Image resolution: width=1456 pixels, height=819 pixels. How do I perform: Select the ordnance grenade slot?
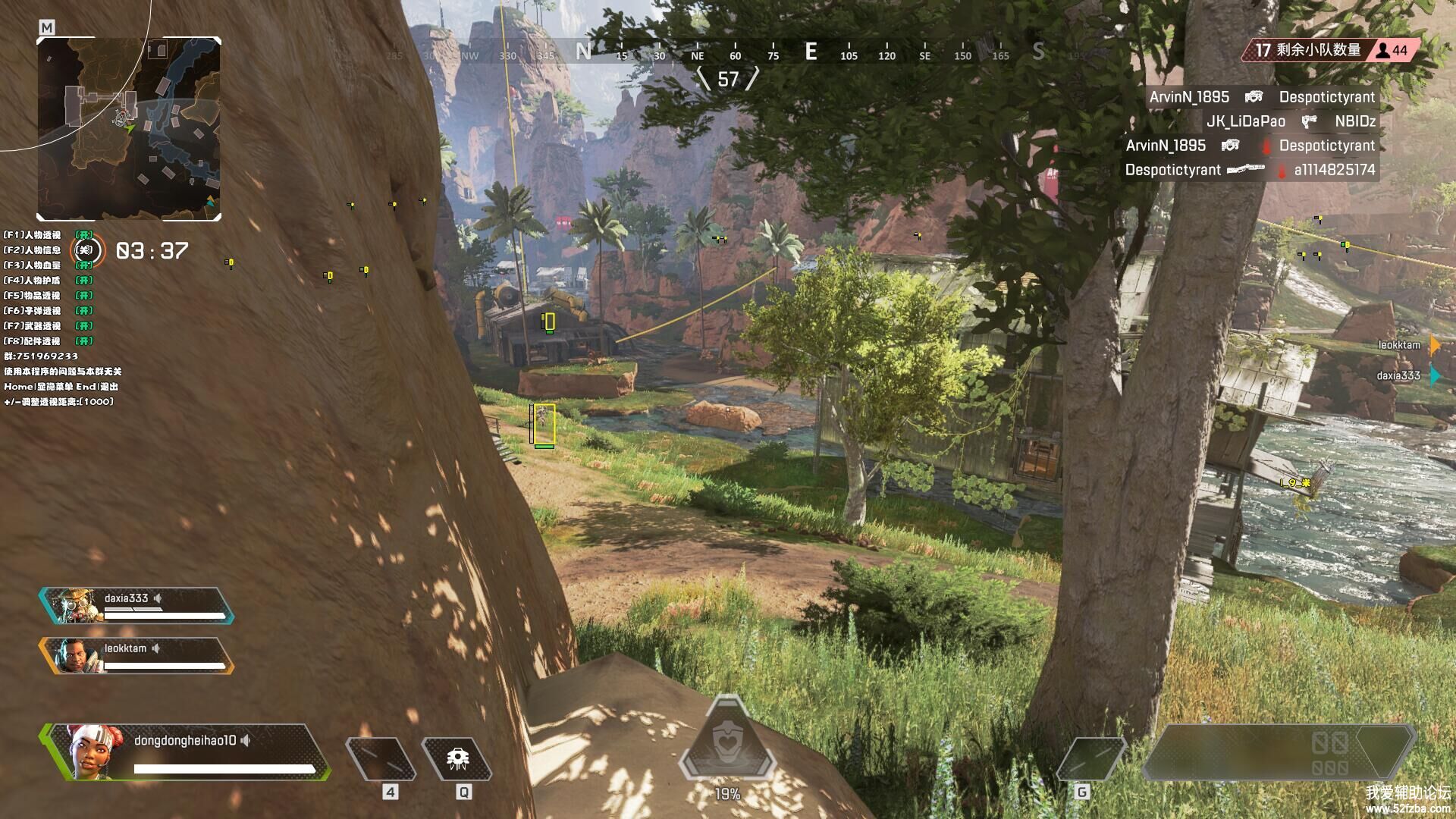[x=1090, y=758]
